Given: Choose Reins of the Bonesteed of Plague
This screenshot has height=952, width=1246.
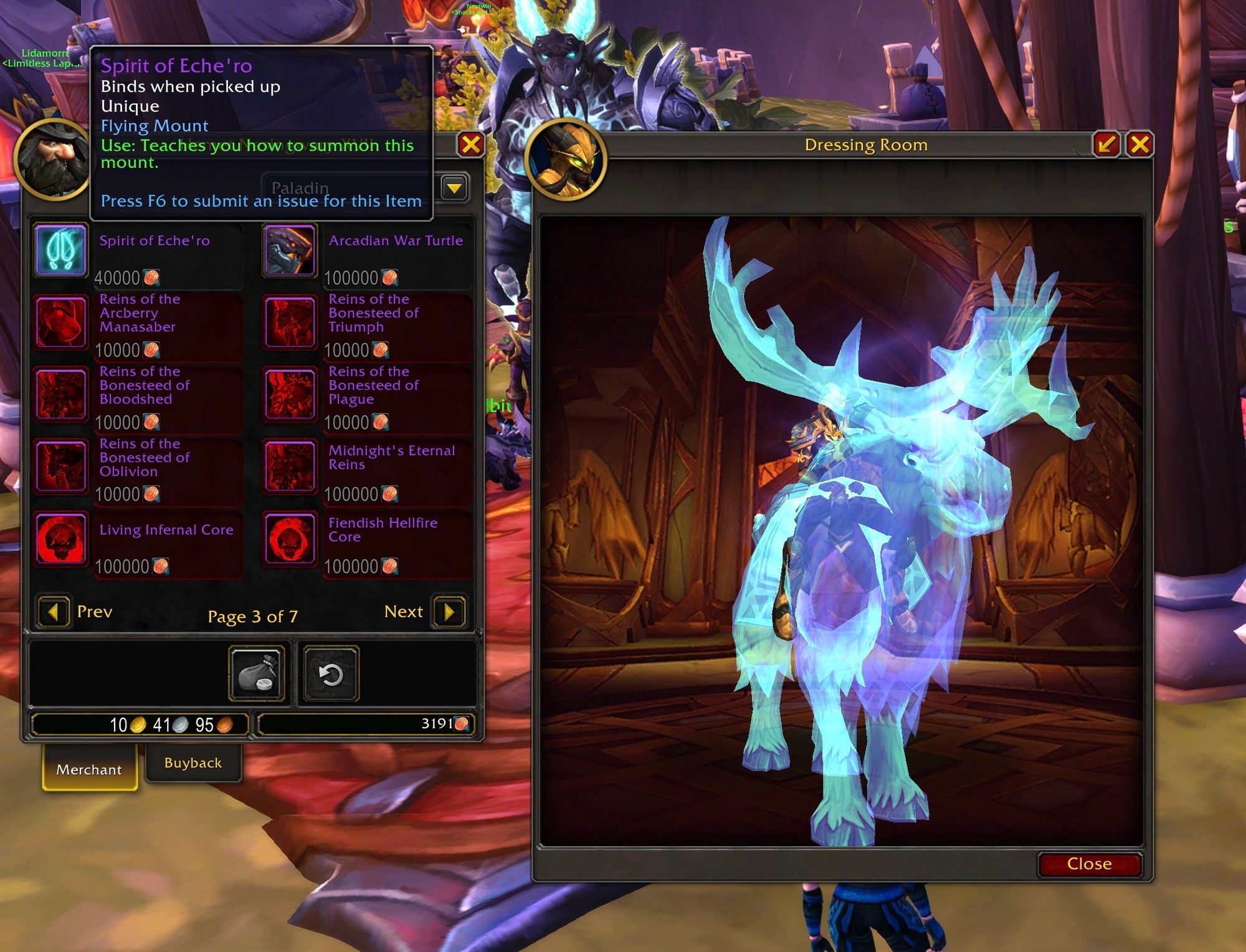Looking at the screenshot, I should tap(290, 394).
